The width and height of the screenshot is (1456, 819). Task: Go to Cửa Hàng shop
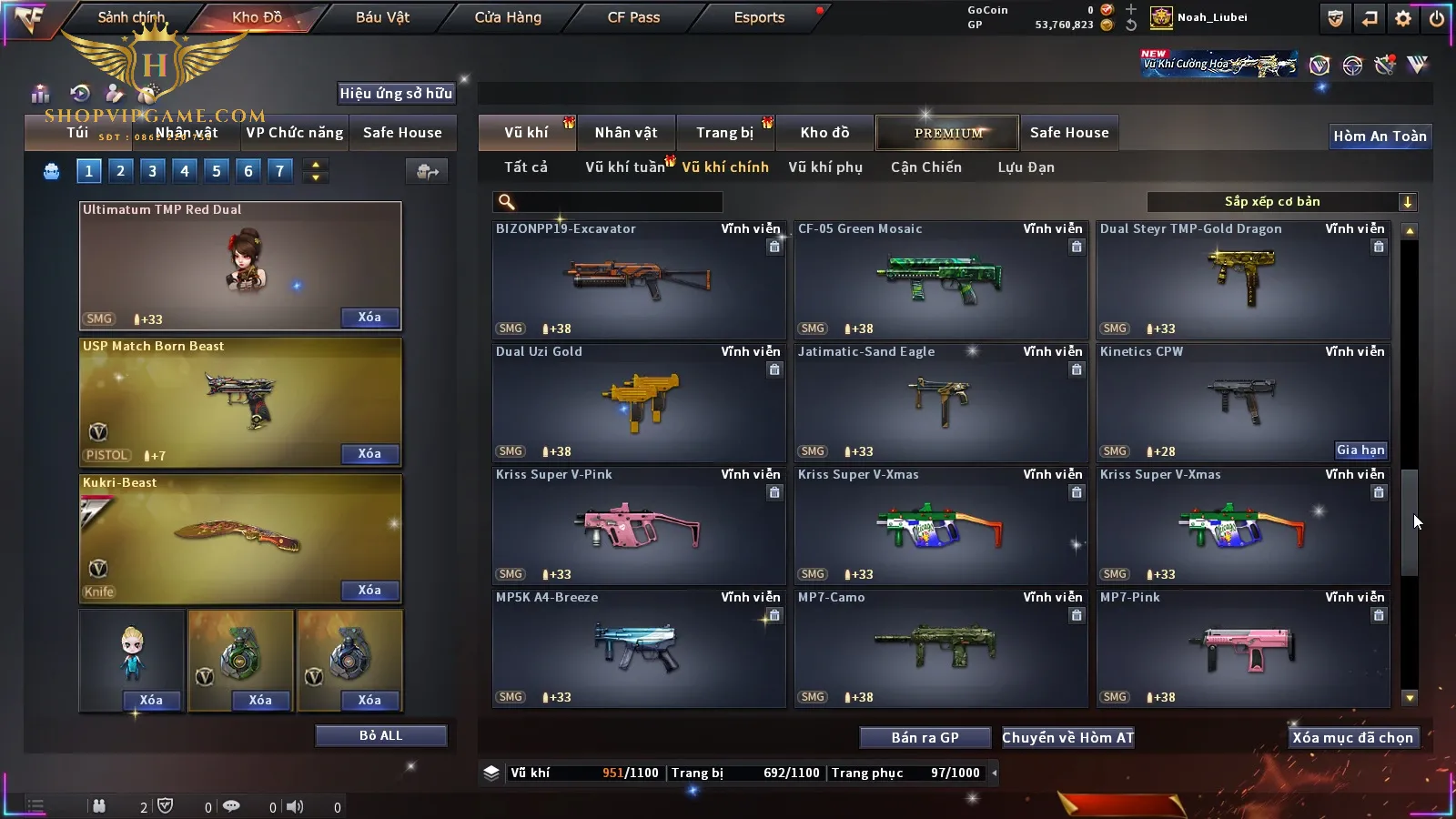pyautogui.click(x=508, y=17)
